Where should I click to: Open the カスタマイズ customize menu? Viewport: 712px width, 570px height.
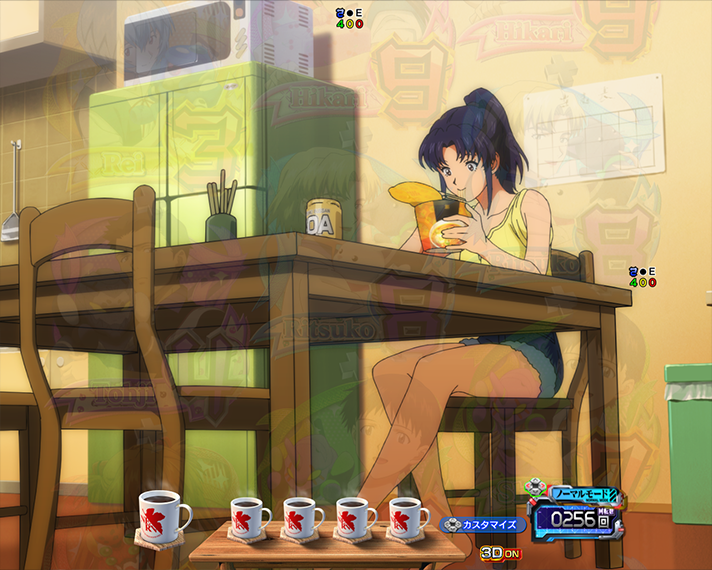[482, 523]
